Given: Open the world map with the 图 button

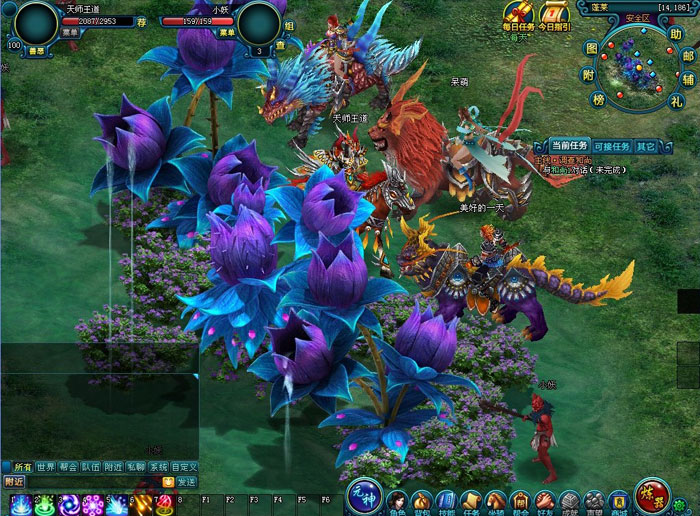Looking at the screenshot, I should (x=591, y=47).
